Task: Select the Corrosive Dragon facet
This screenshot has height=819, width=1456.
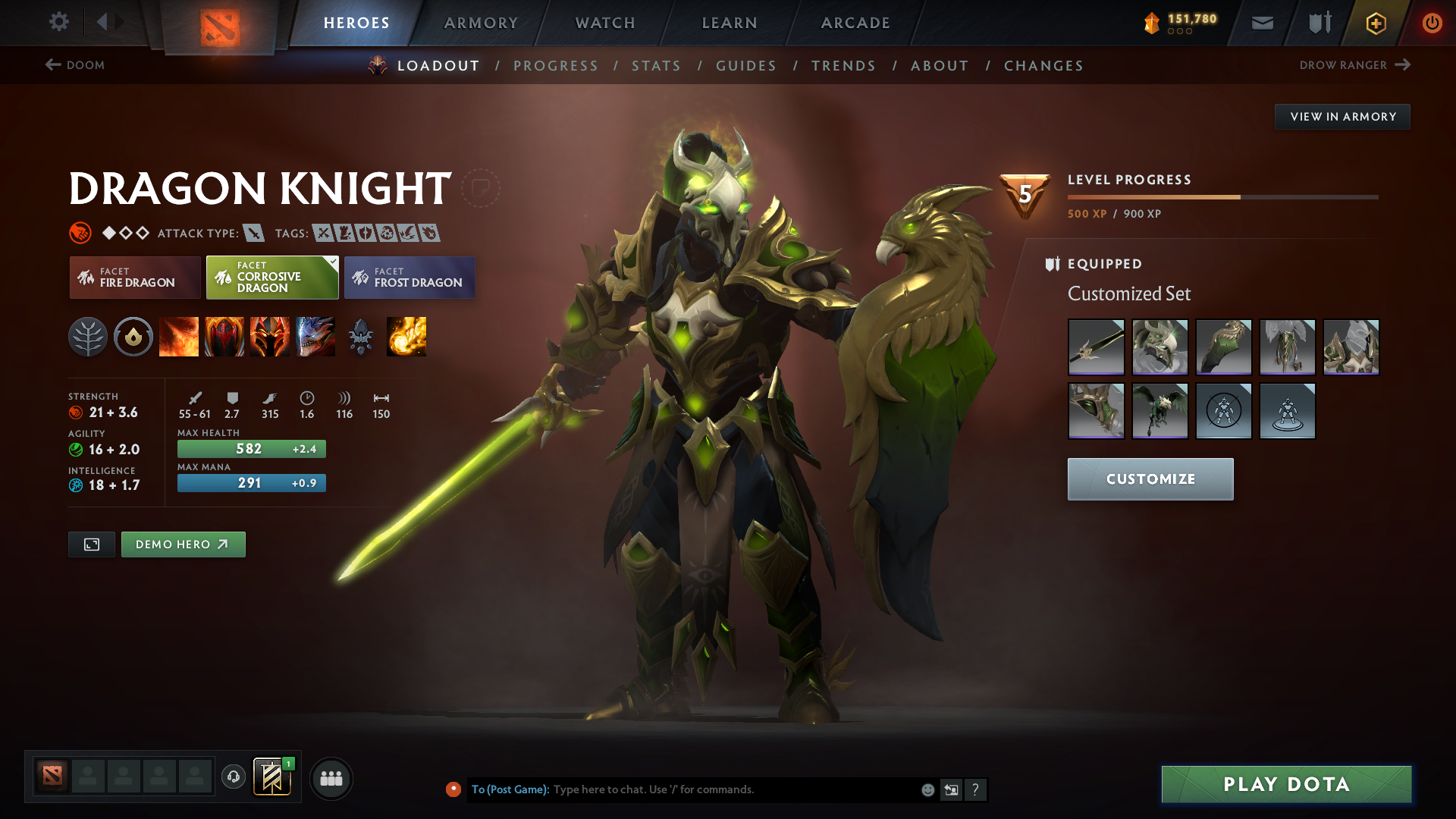Action: (271, 278)
